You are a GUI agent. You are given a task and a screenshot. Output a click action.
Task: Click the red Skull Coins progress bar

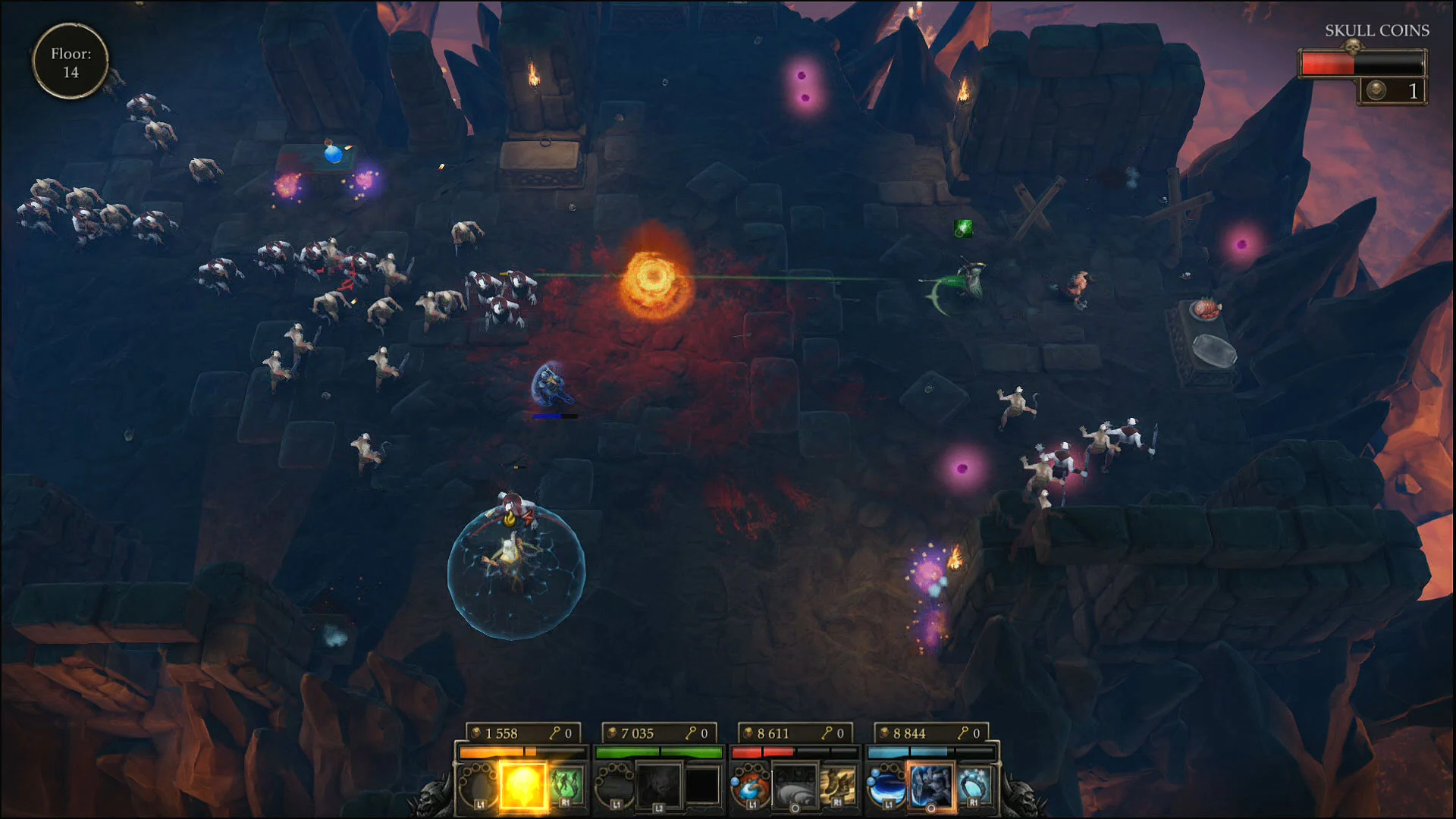point(1329,63)
